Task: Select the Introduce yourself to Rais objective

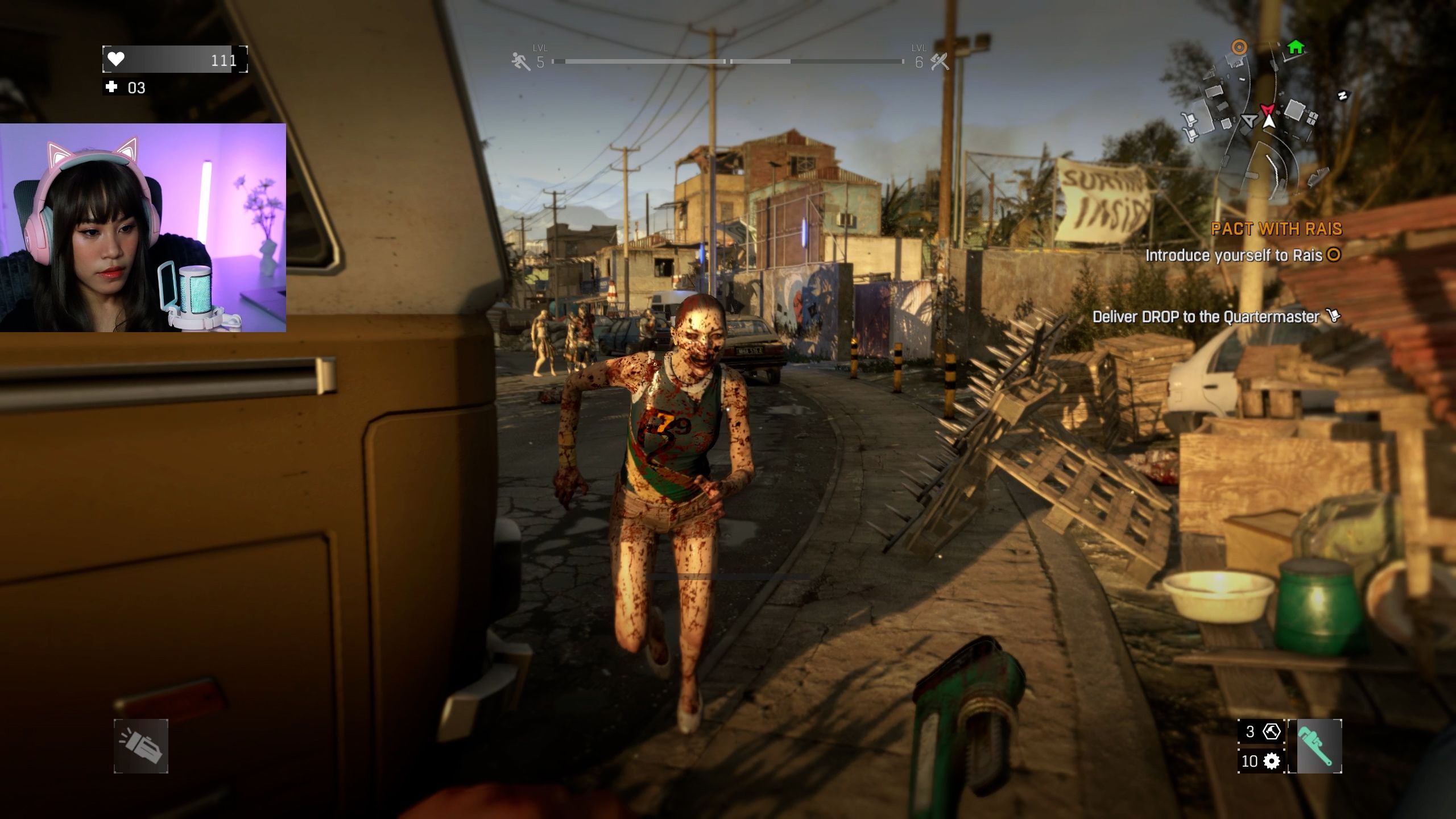Action: [x=1233, y=255]
